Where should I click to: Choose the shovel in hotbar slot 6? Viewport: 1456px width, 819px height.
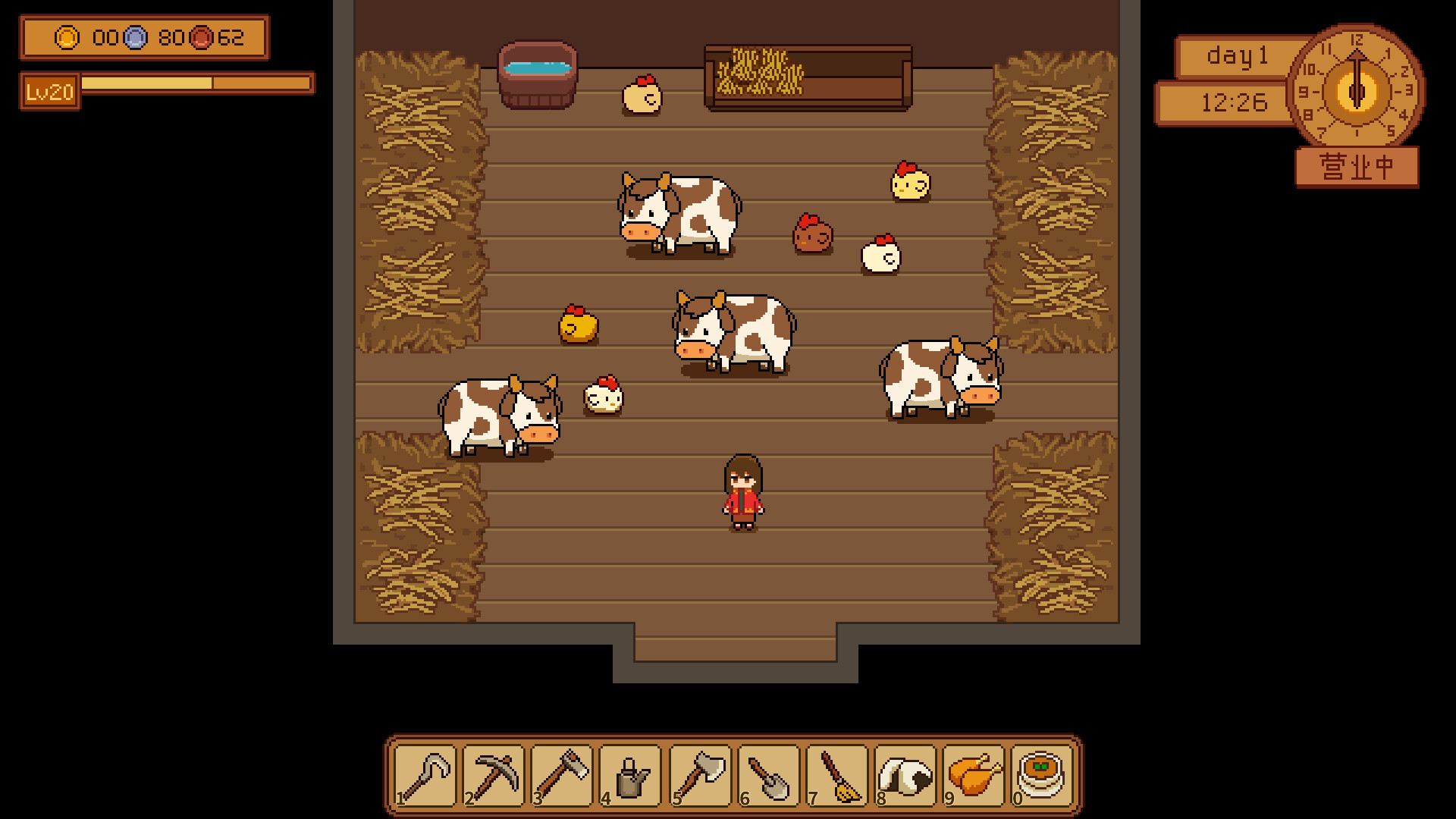pyautogui.click(x=770, y=777)
